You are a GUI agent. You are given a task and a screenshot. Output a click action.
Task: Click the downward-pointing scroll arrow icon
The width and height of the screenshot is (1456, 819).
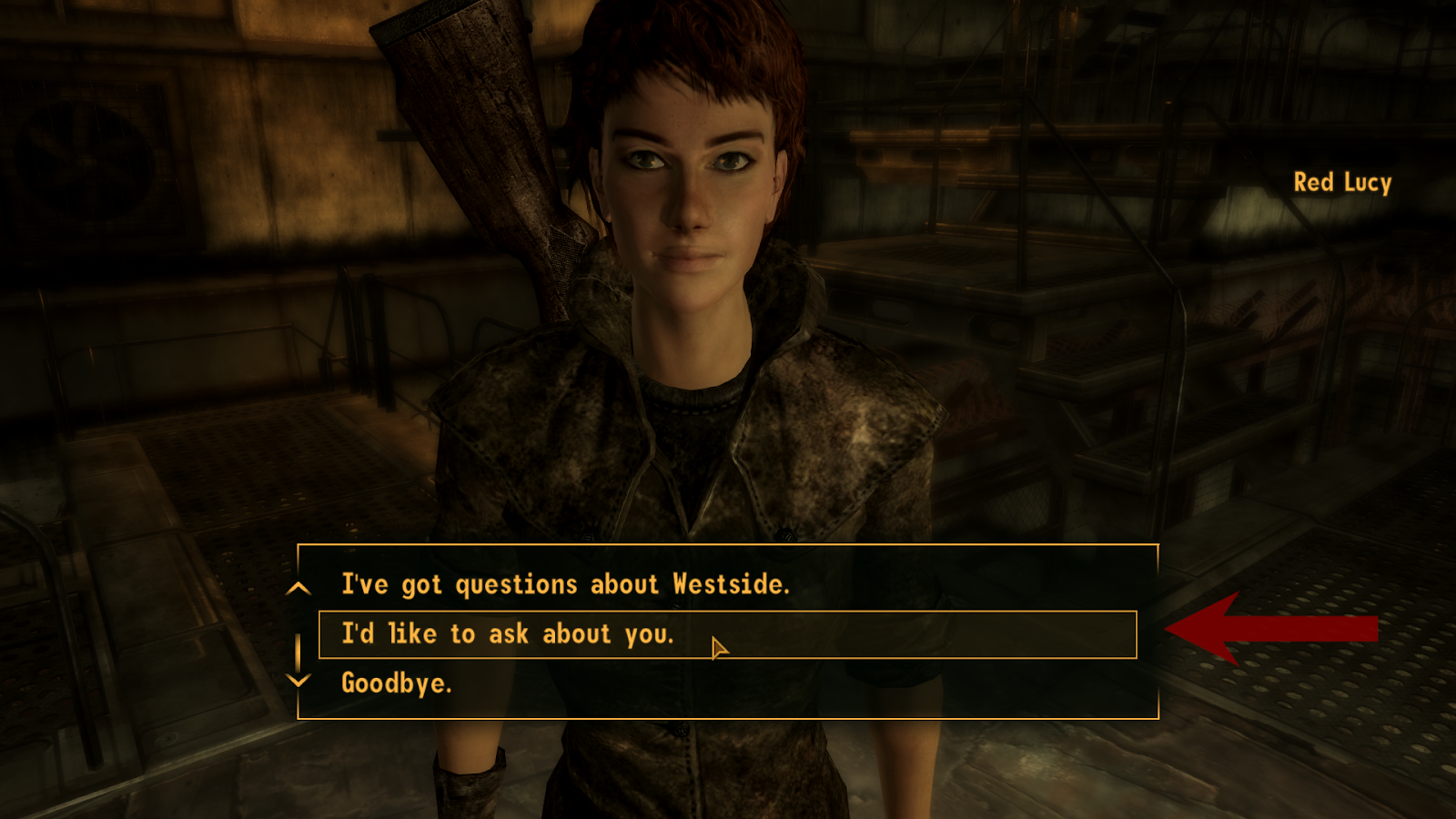[x=298, y=682]
